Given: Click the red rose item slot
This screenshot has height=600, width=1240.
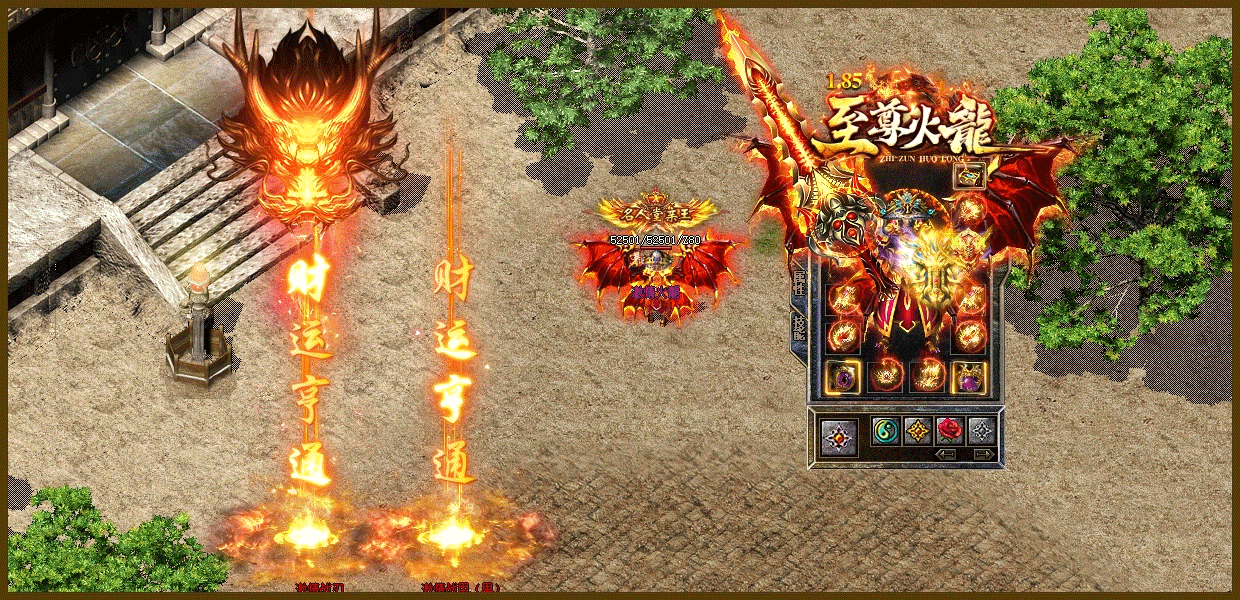Looking at the screenshot, I should [x=949, y=431].
